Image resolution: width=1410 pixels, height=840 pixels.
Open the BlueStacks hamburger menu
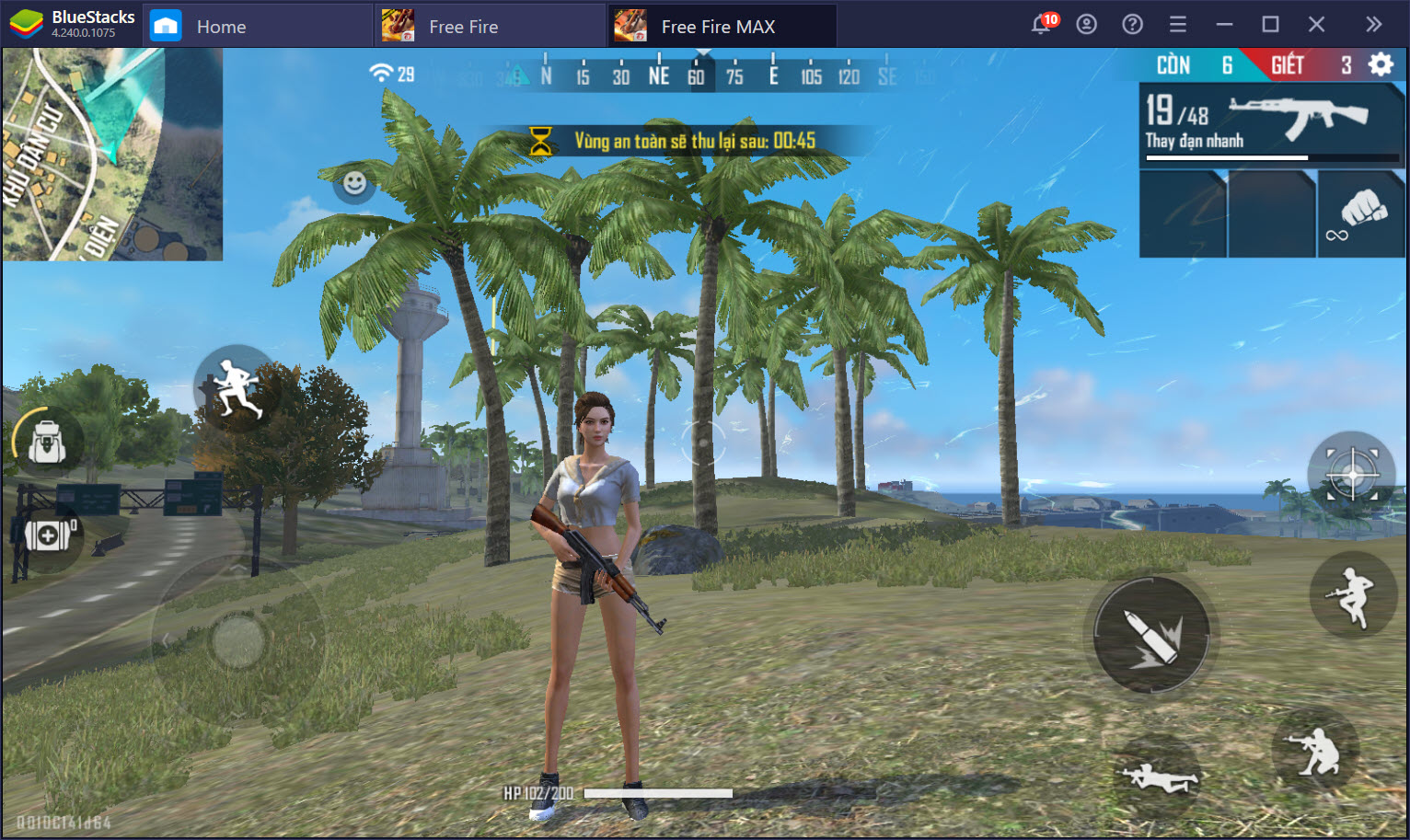[1178, 25]
